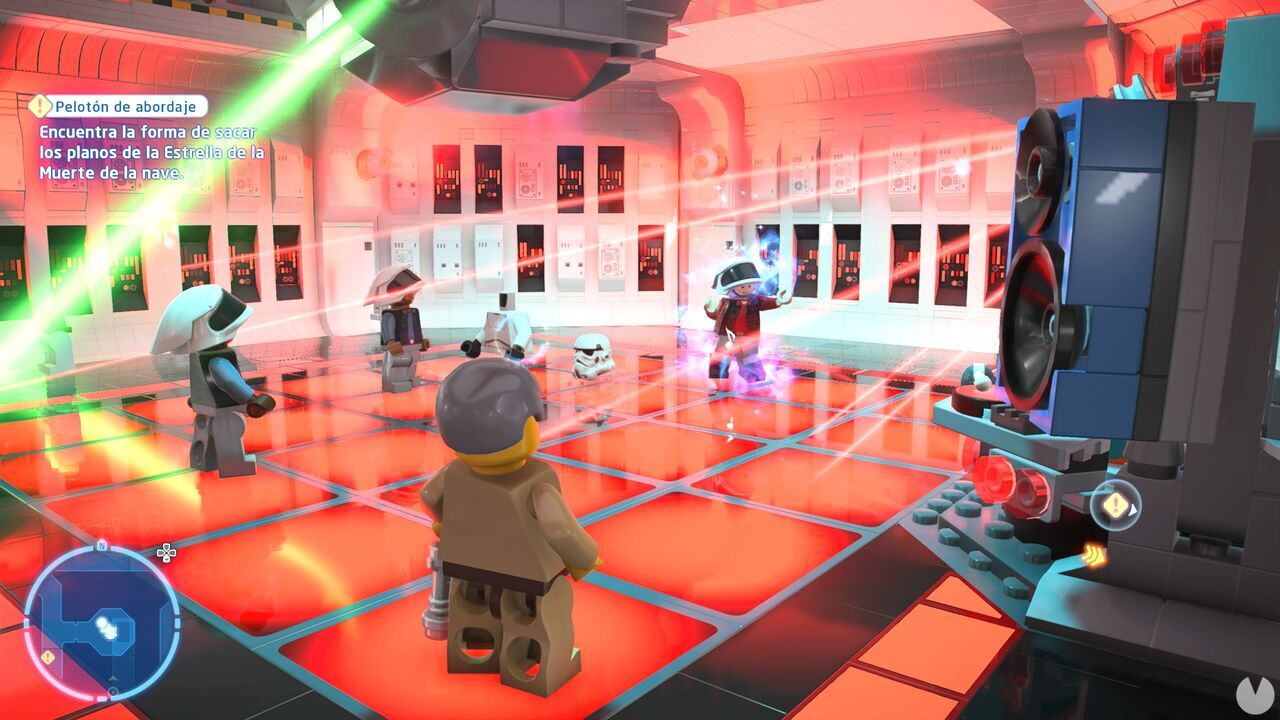Expand the white triangle beside the objective bubble
1280x720 pixels.
(1133, 510)
